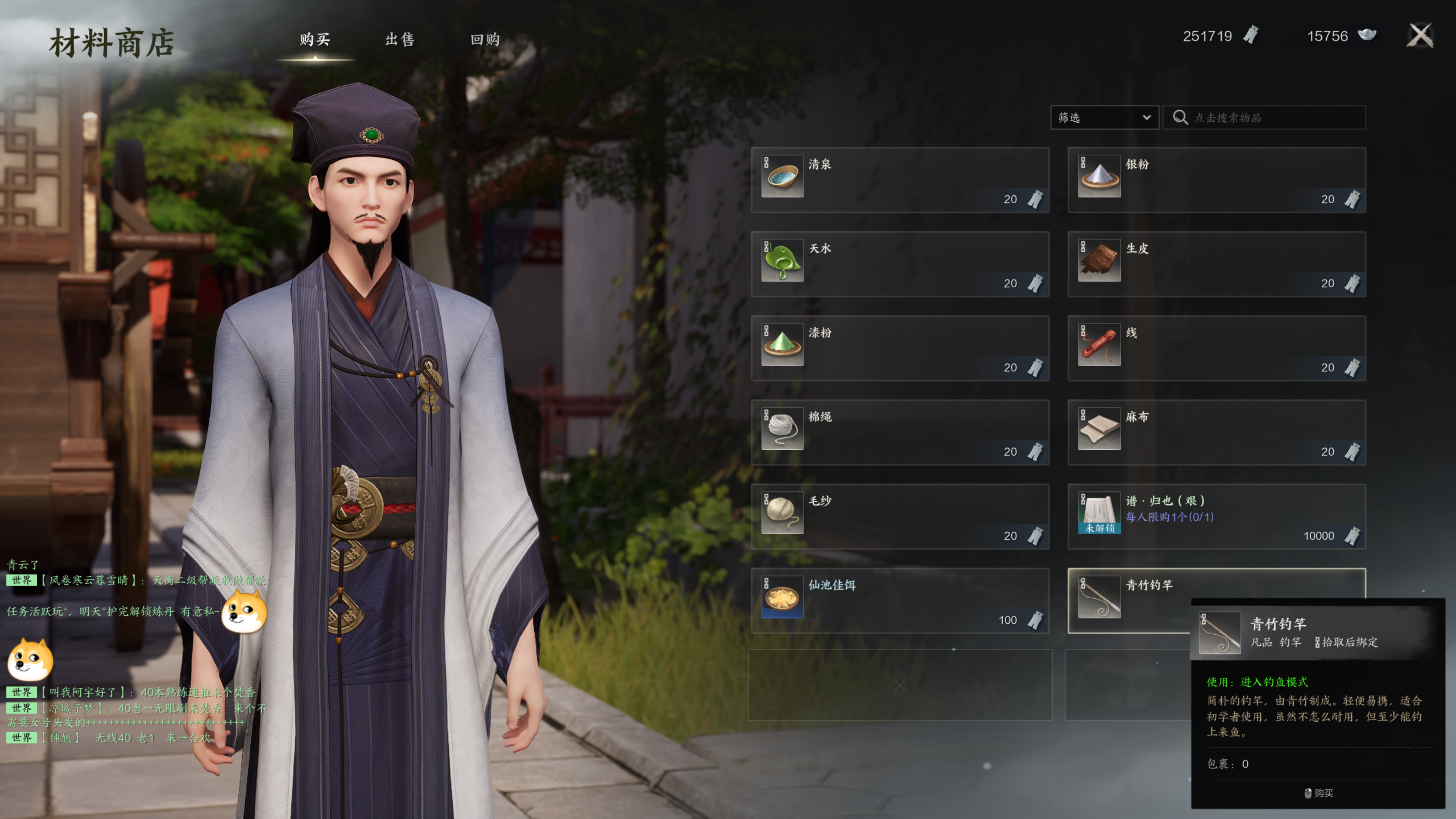1456x819 pixels.
Task: Select the 毛纱 wool yarn item
Action: point(899,516)
